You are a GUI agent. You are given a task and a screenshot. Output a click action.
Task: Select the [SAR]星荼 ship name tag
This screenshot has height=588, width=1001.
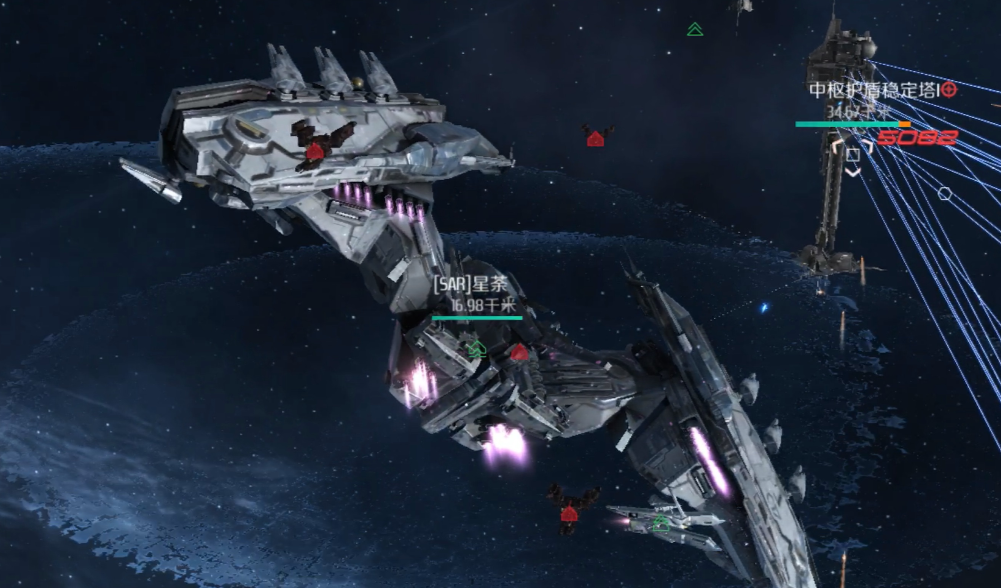click(470, 285)
